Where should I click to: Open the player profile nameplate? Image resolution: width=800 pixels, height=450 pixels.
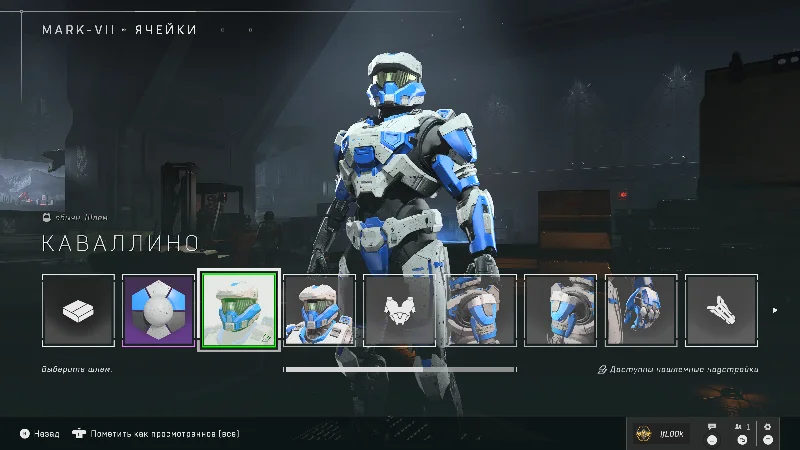coord(661,433)
